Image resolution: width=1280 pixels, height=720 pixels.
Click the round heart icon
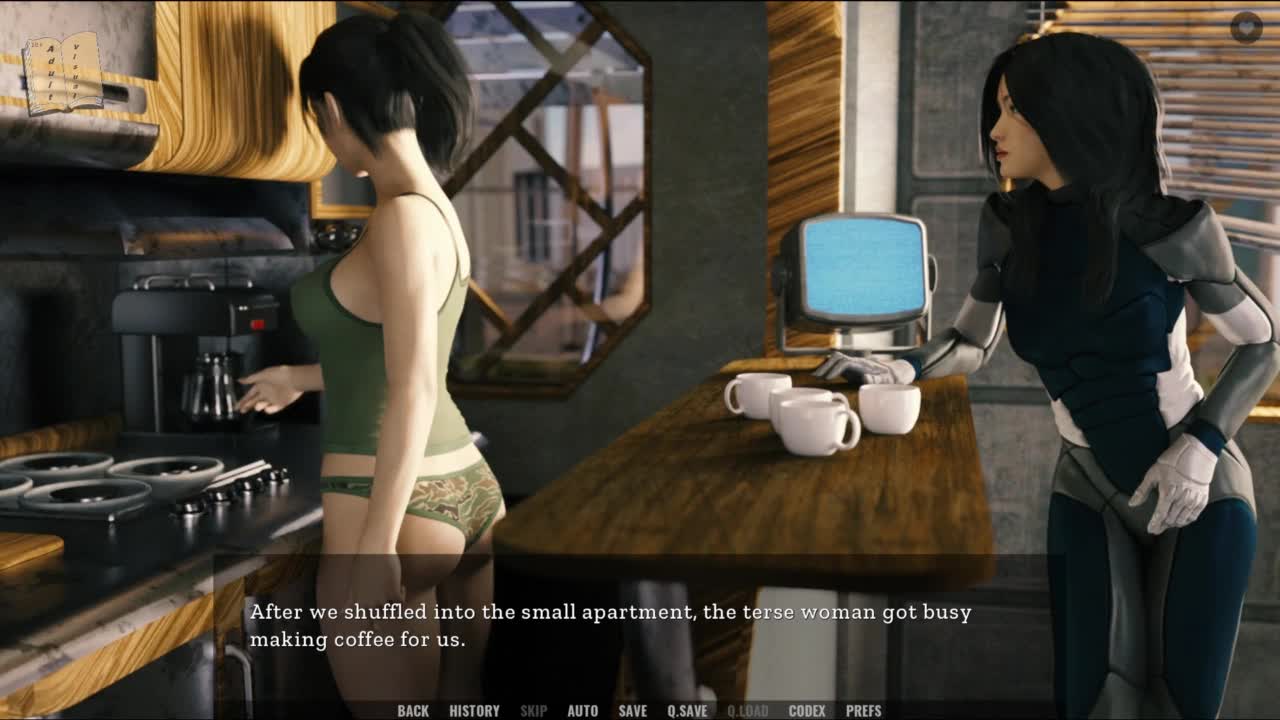click(x=1245, y=27)
